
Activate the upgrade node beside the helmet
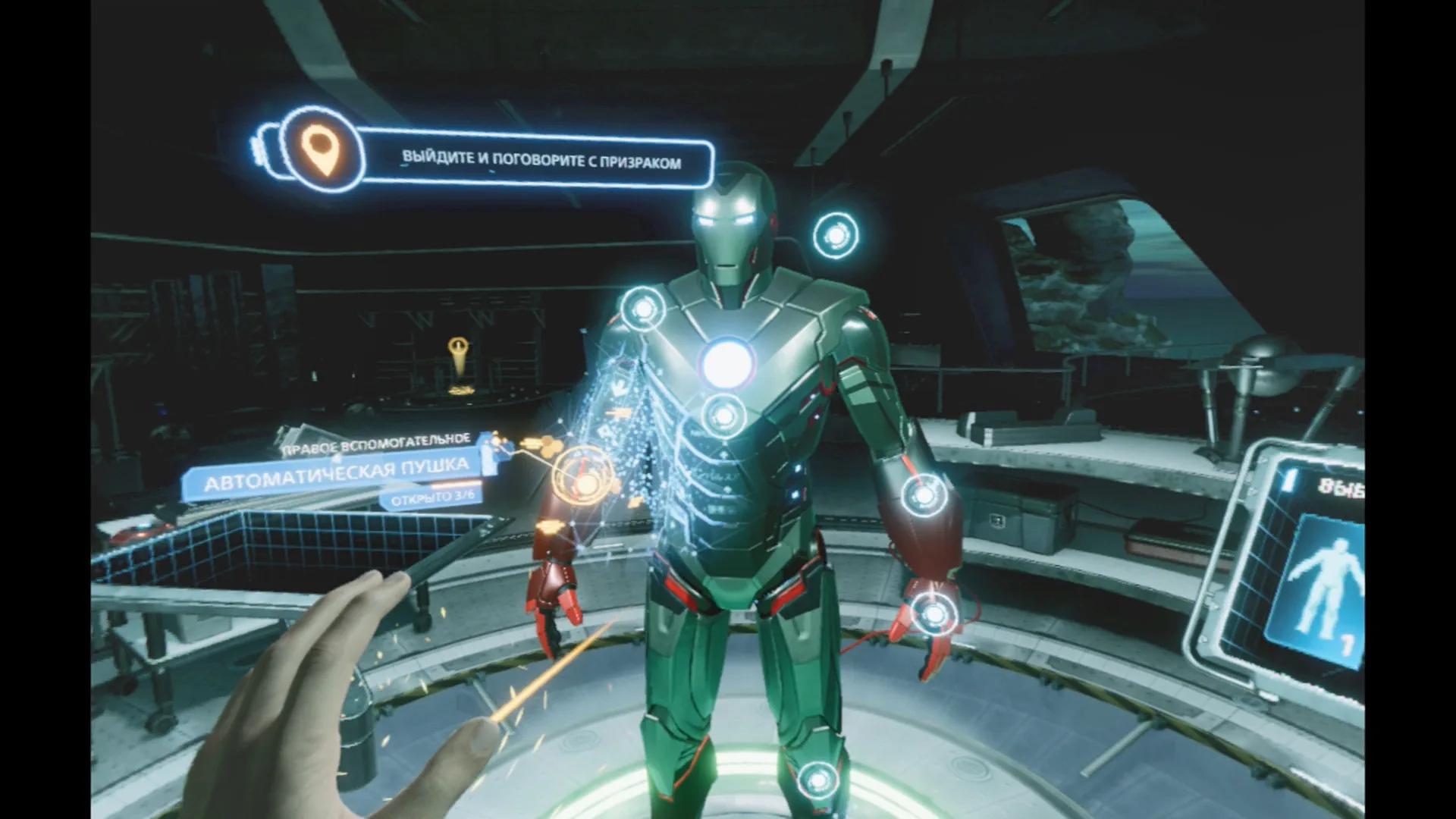835,236
